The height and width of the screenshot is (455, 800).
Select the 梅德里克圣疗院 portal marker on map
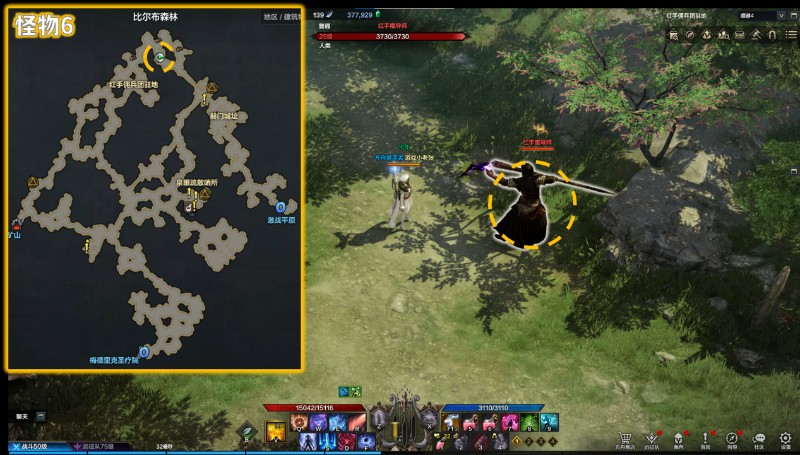(x=144, y=352)
